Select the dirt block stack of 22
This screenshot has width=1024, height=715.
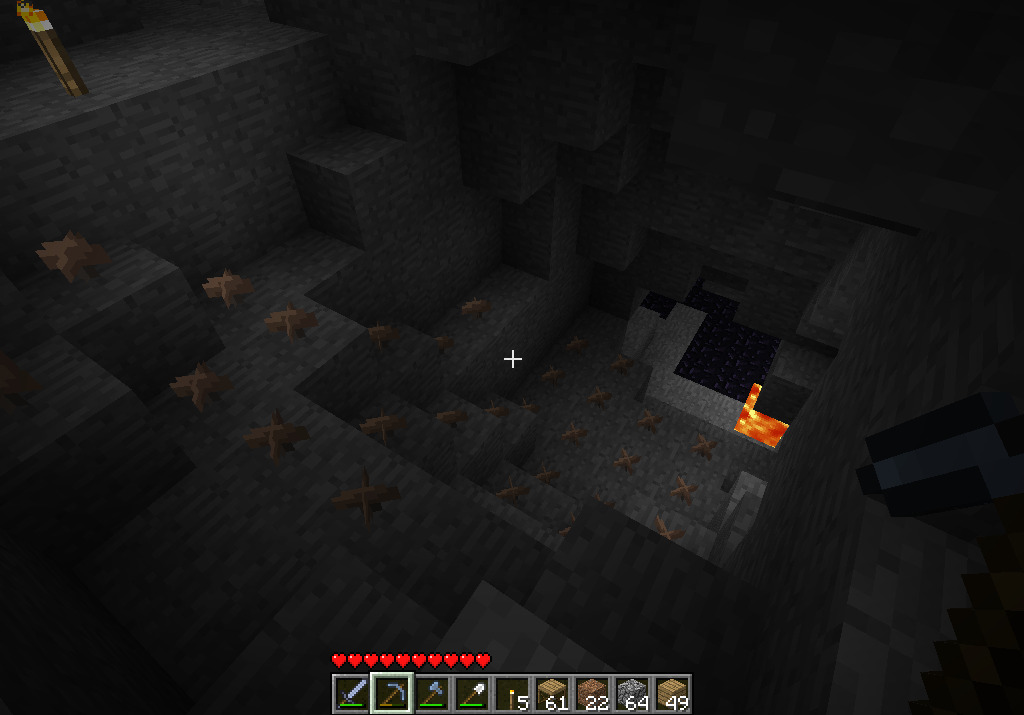coord(592,693)
